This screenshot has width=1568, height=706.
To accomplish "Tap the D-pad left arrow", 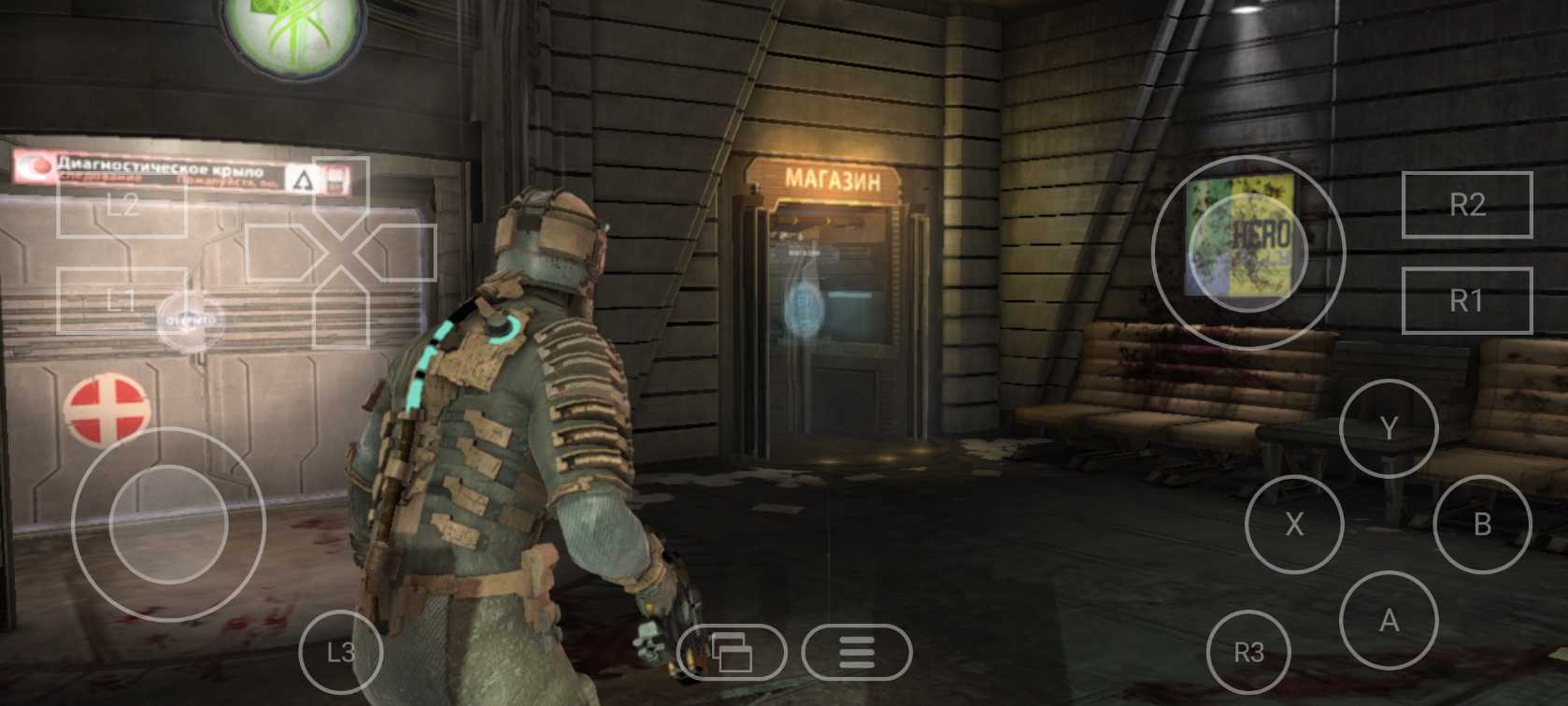I will pyautogui.click(x=278, y=252).
